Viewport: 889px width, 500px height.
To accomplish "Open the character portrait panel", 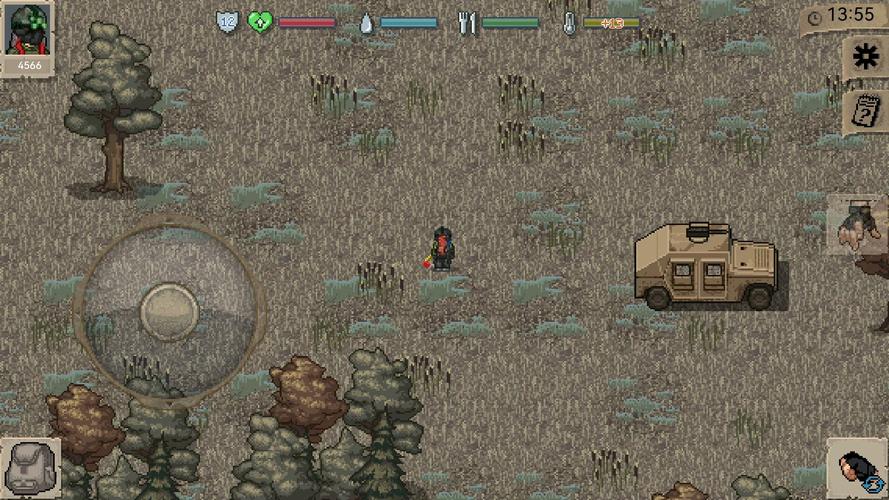I will point(28,32).
